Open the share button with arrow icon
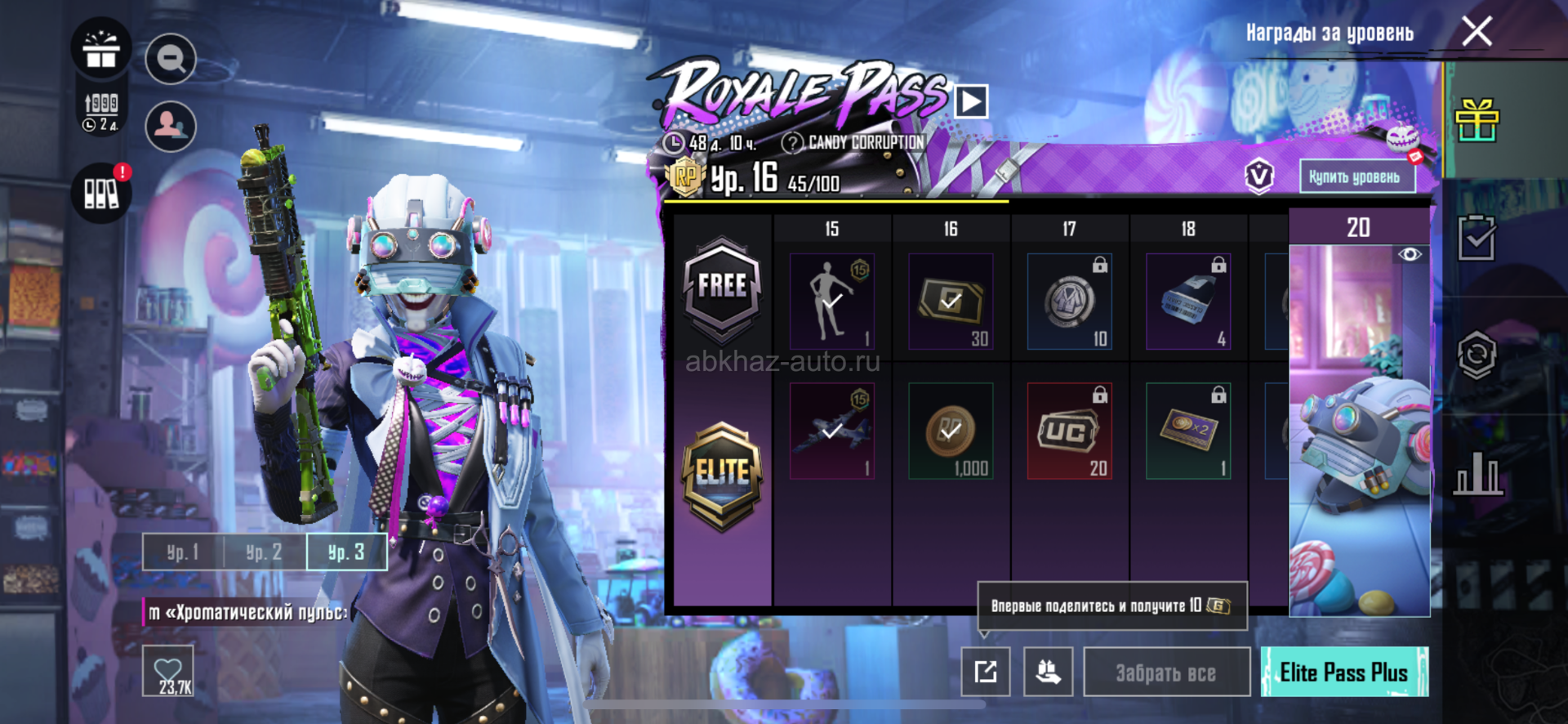The image size is (1568, 724). click(x=985, y=672)
